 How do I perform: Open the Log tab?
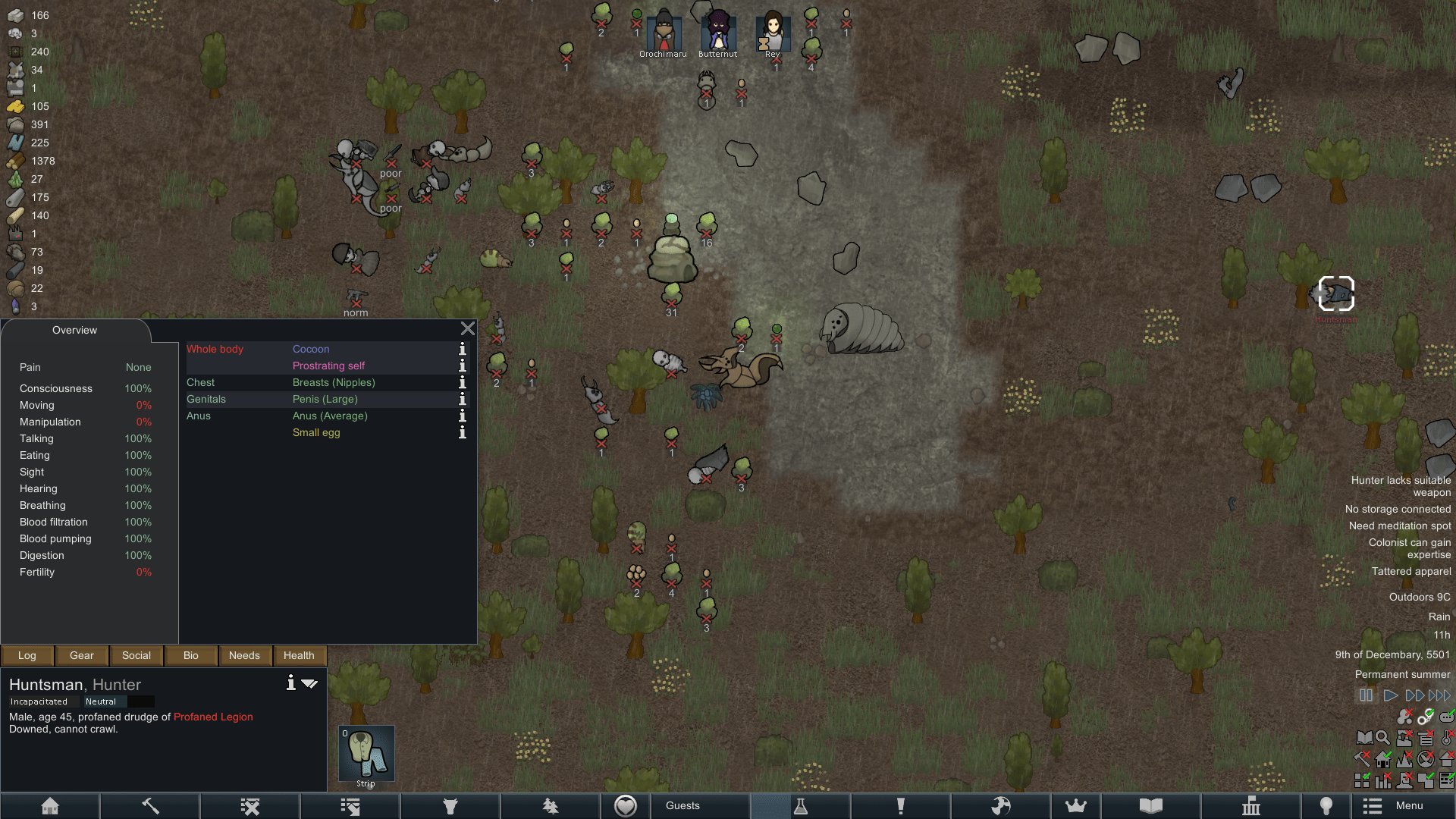[x=27, y=655]
